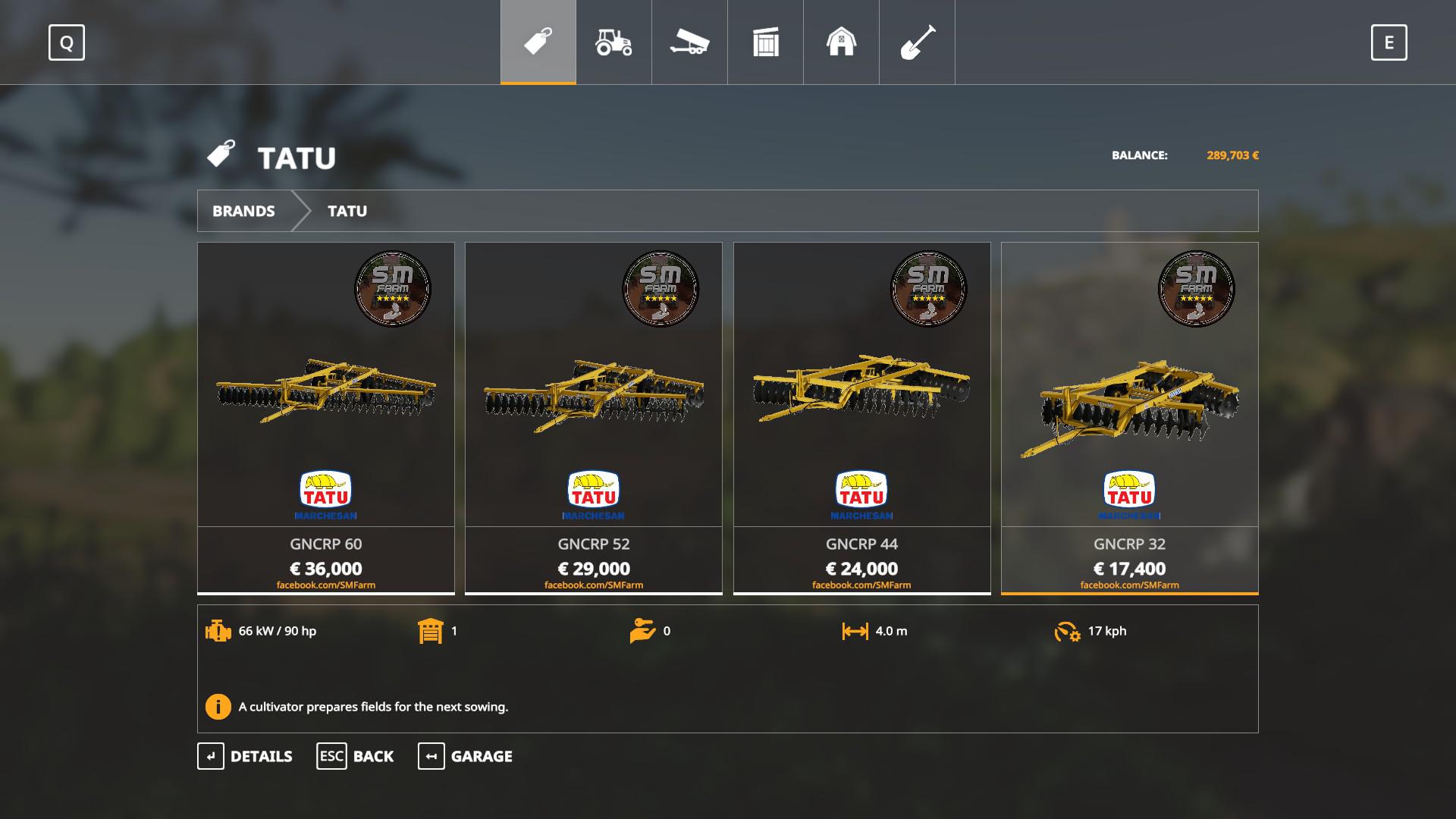Switch to the shovel landscaping tab

coord(917,42)
